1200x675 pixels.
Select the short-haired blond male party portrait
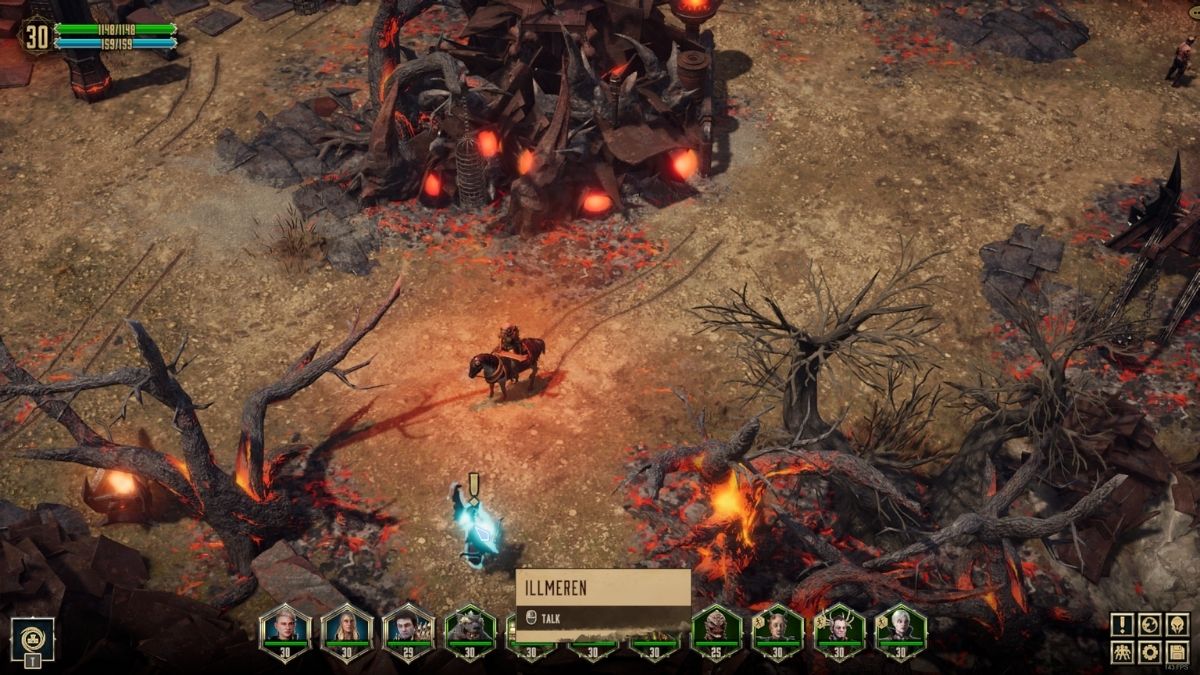[285, 630]
